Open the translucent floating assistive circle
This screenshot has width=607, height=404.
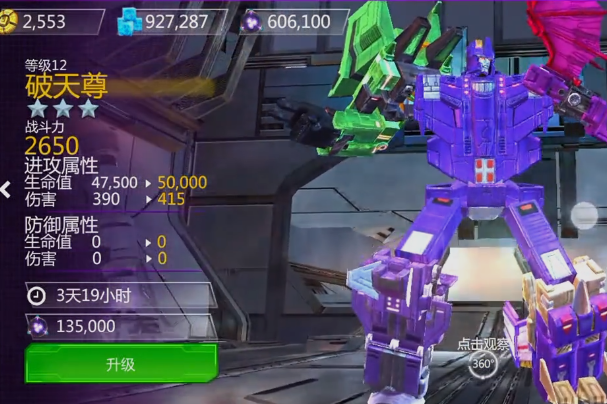click(585, 215)
